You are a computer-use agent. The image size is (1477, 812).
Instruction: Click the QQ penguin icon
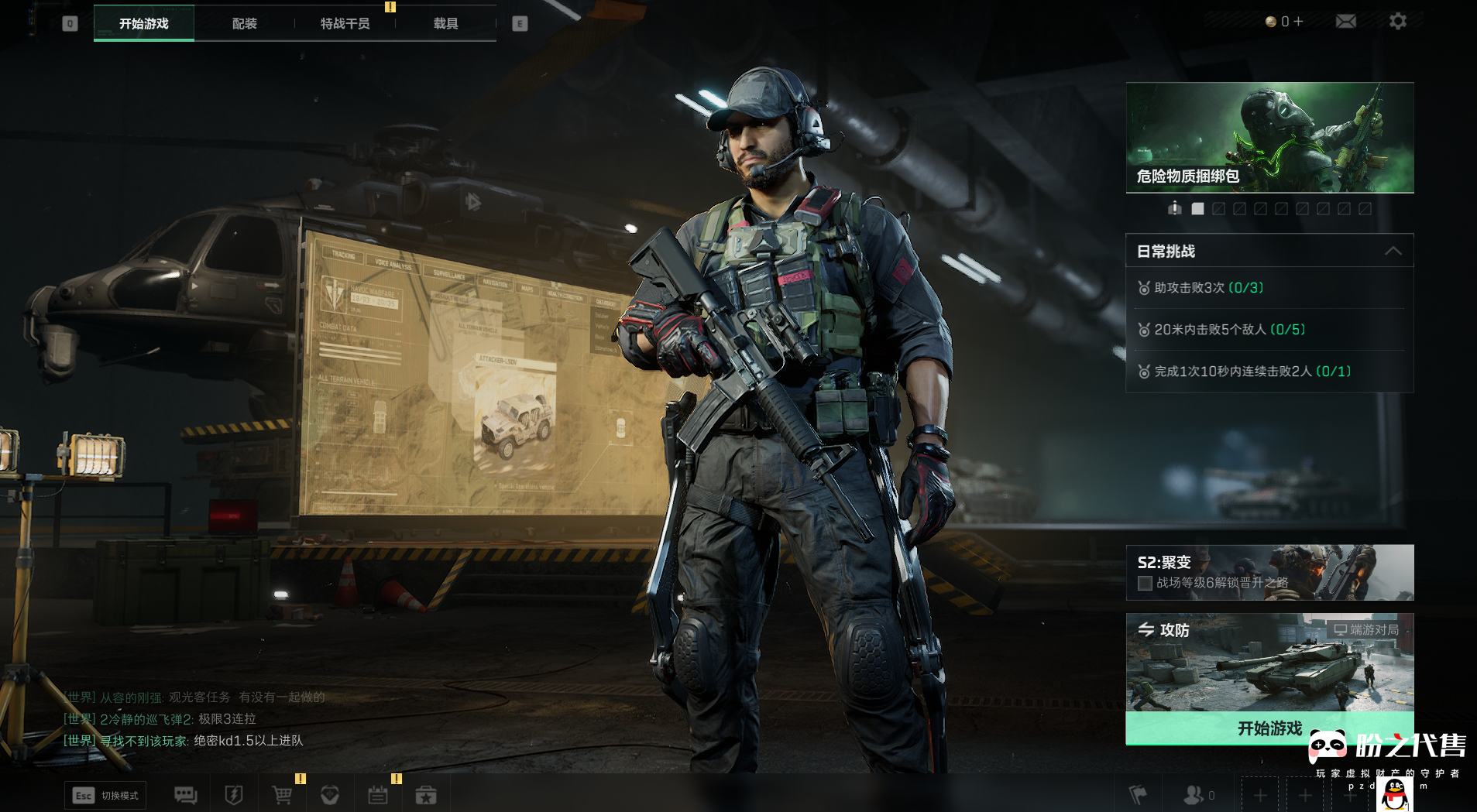(x=1395, y=794)
